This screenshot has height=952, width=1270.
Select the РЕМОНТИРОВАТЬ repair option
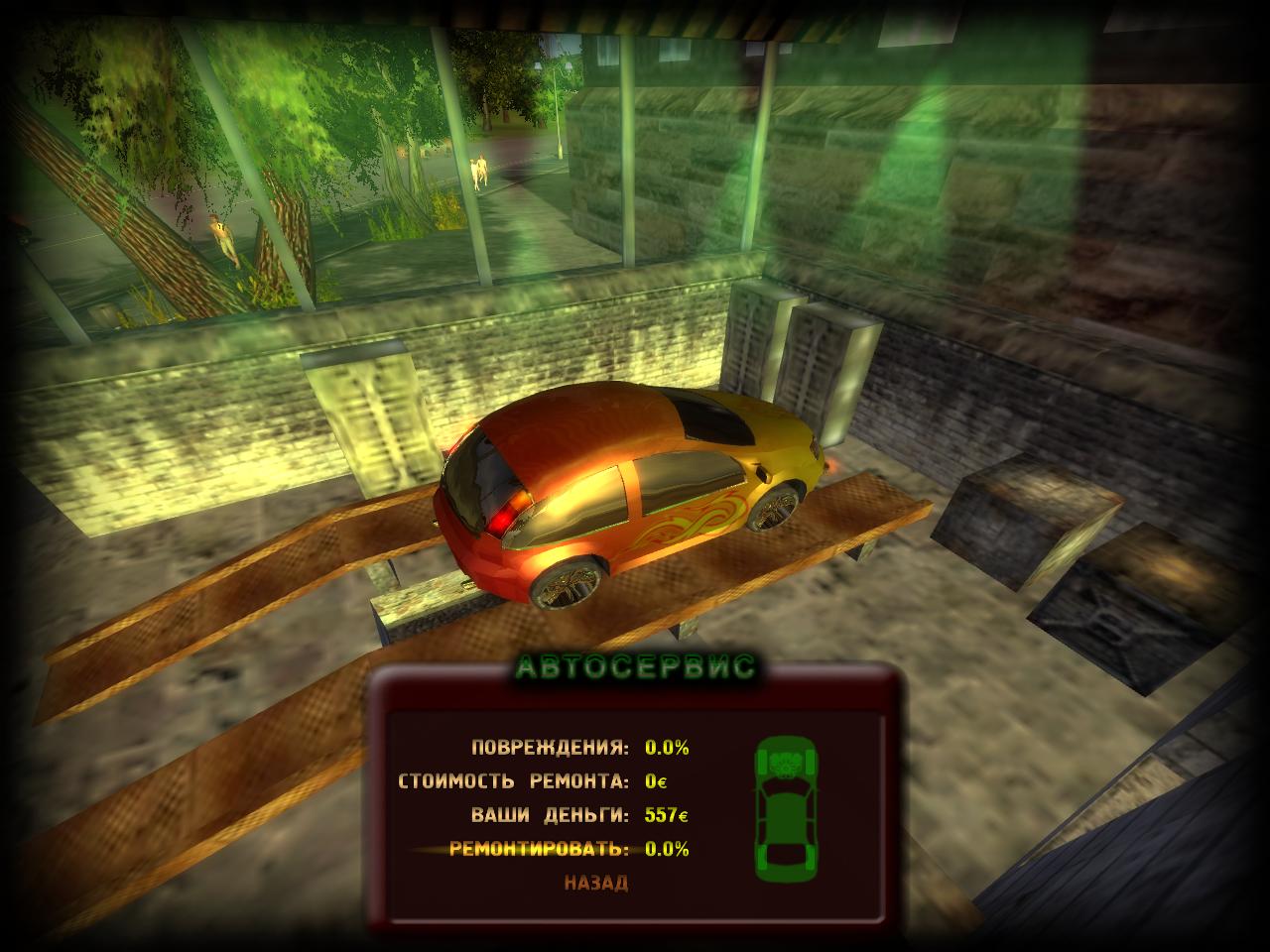[x=540, y=849]
